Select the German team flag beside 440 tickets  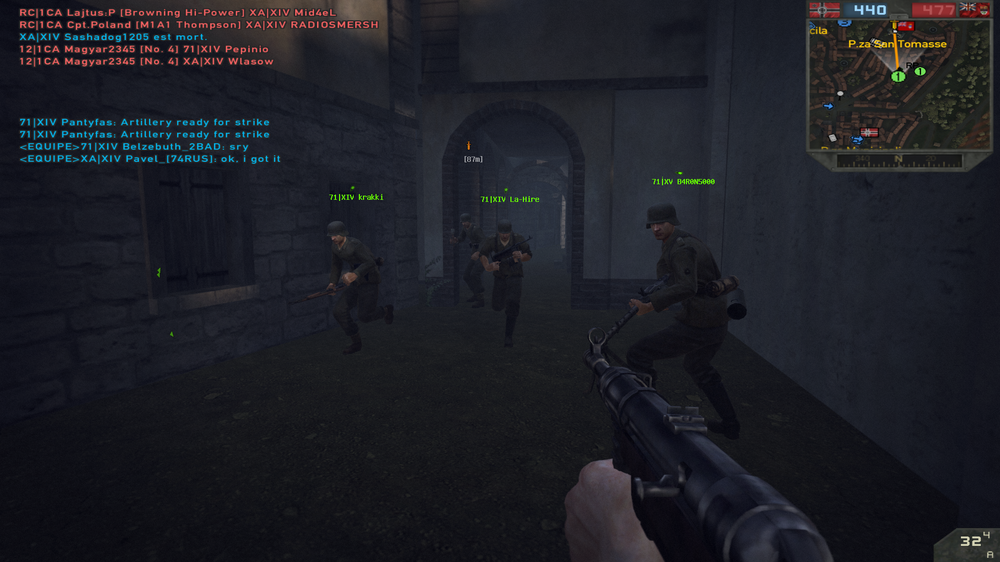824,10
